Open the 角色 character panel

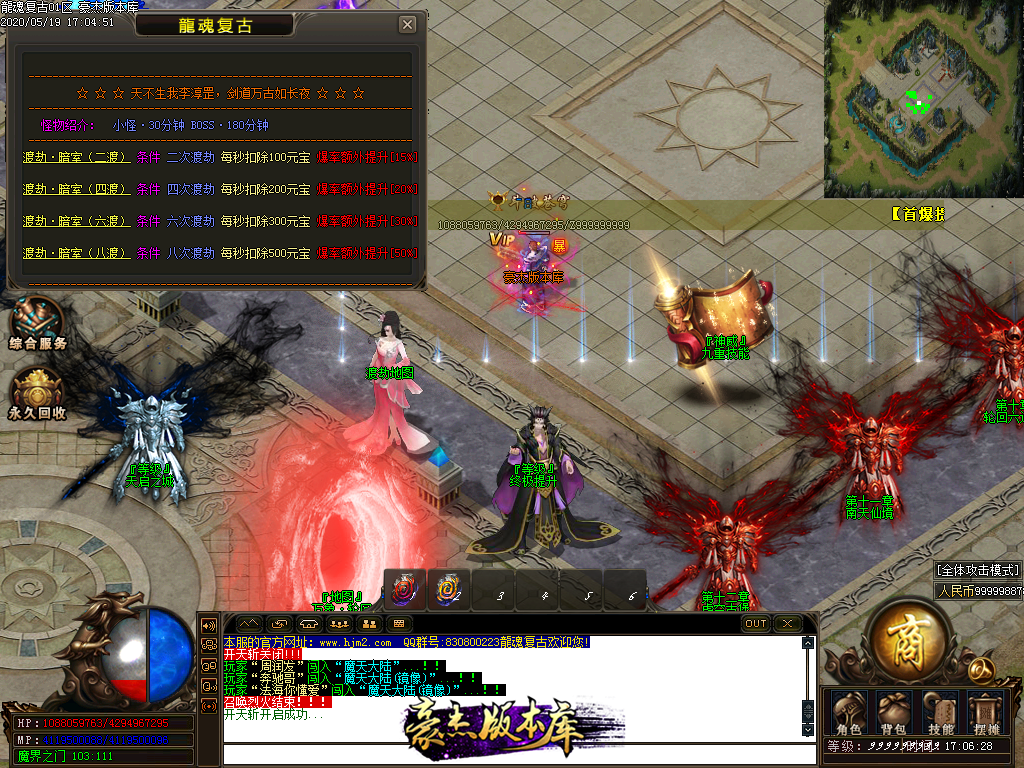coord(848,712)
